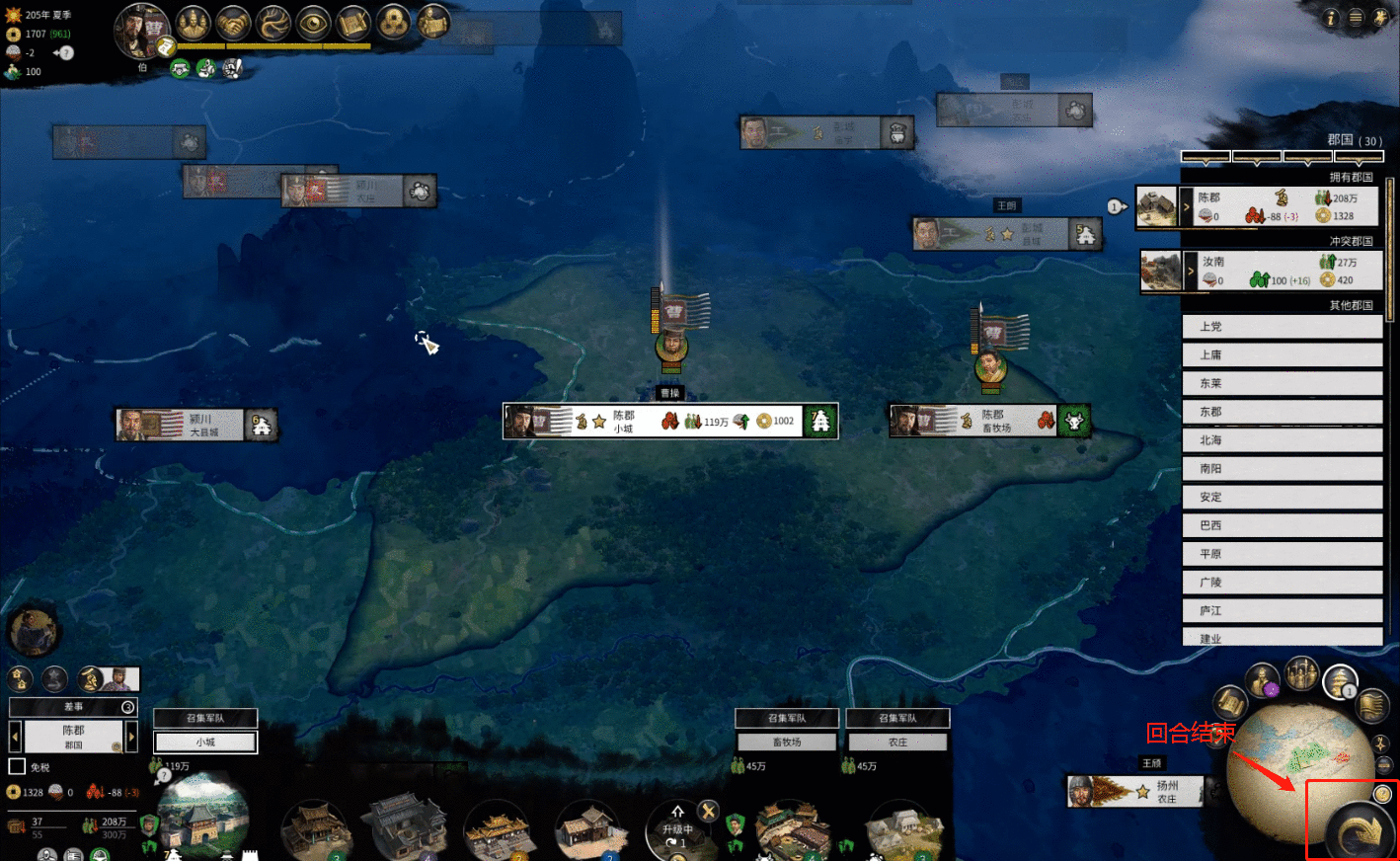This screenshot has width=1400, height=861.
Task: Select the 农庄 farm button
Action: (897, 742)
